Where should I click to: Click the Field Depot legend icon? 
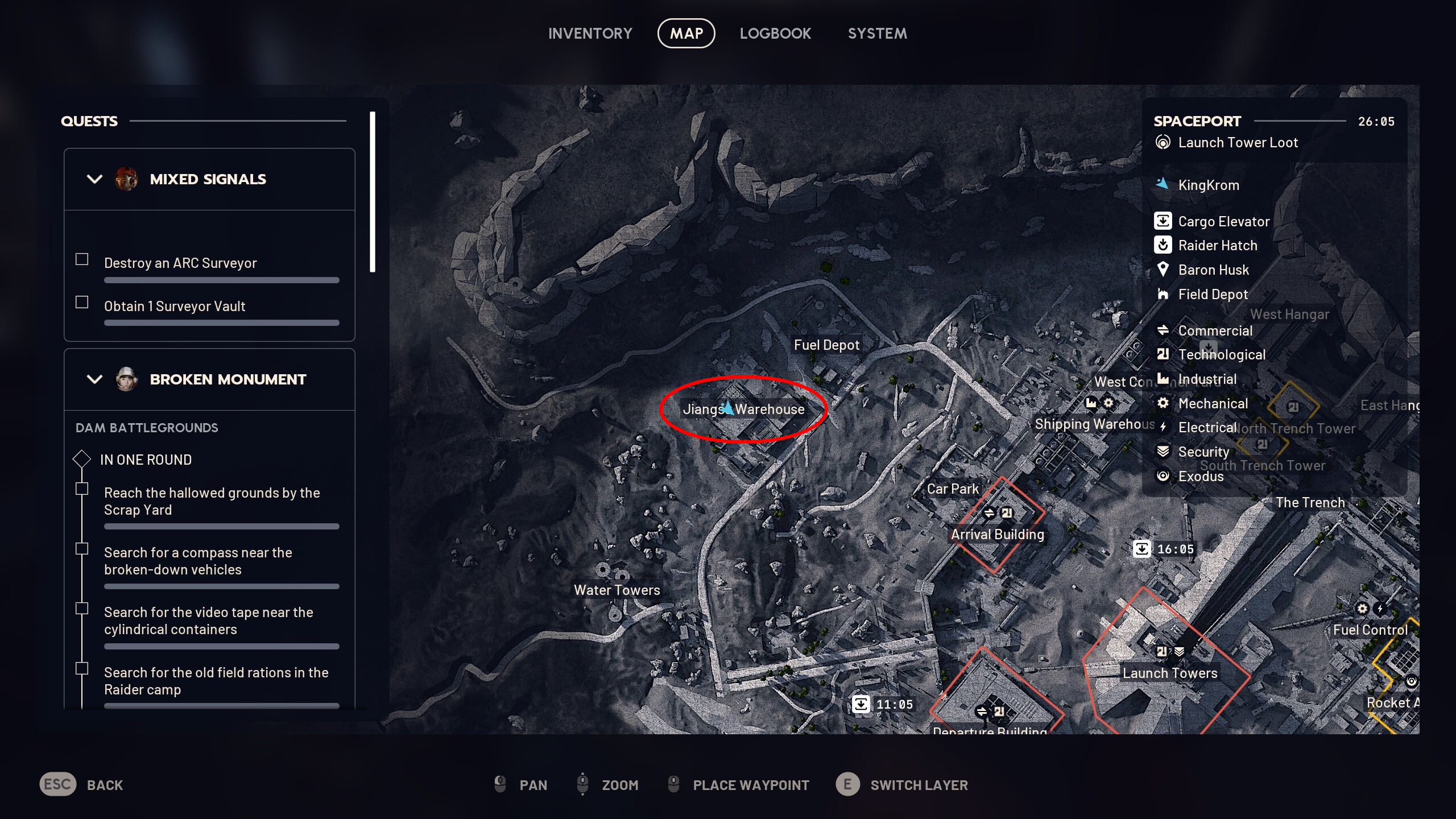[1164, 294]
